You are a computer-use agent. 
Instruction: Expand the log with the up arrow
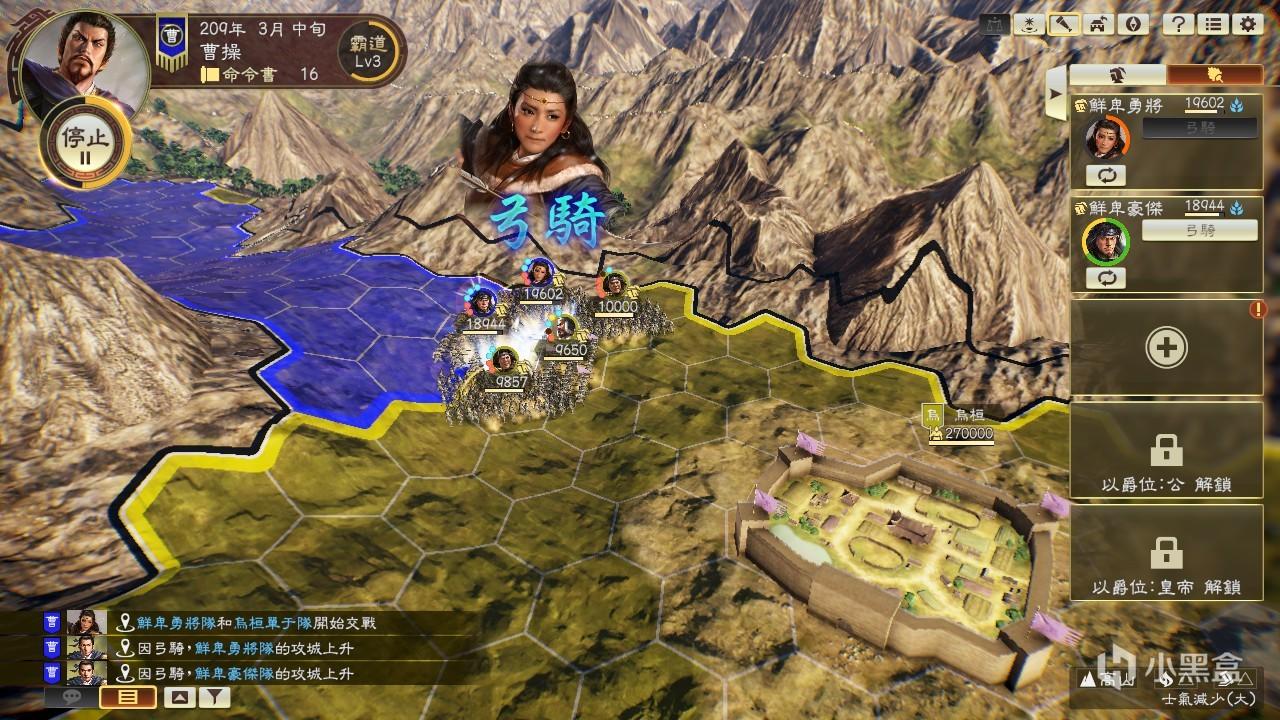180,697
